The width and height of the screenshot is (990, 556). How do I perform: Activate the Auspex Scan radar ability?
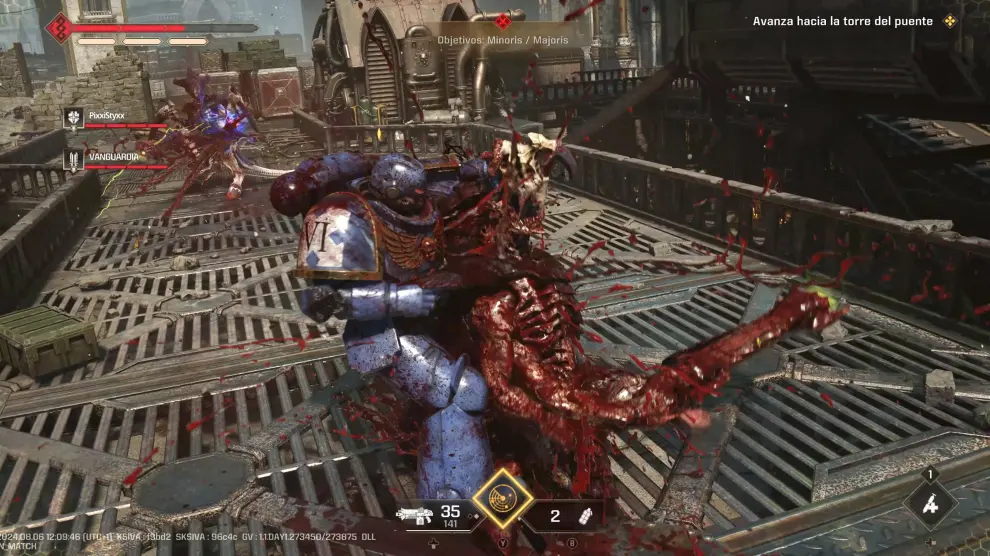pyautogui.click(x=501, y=496)
